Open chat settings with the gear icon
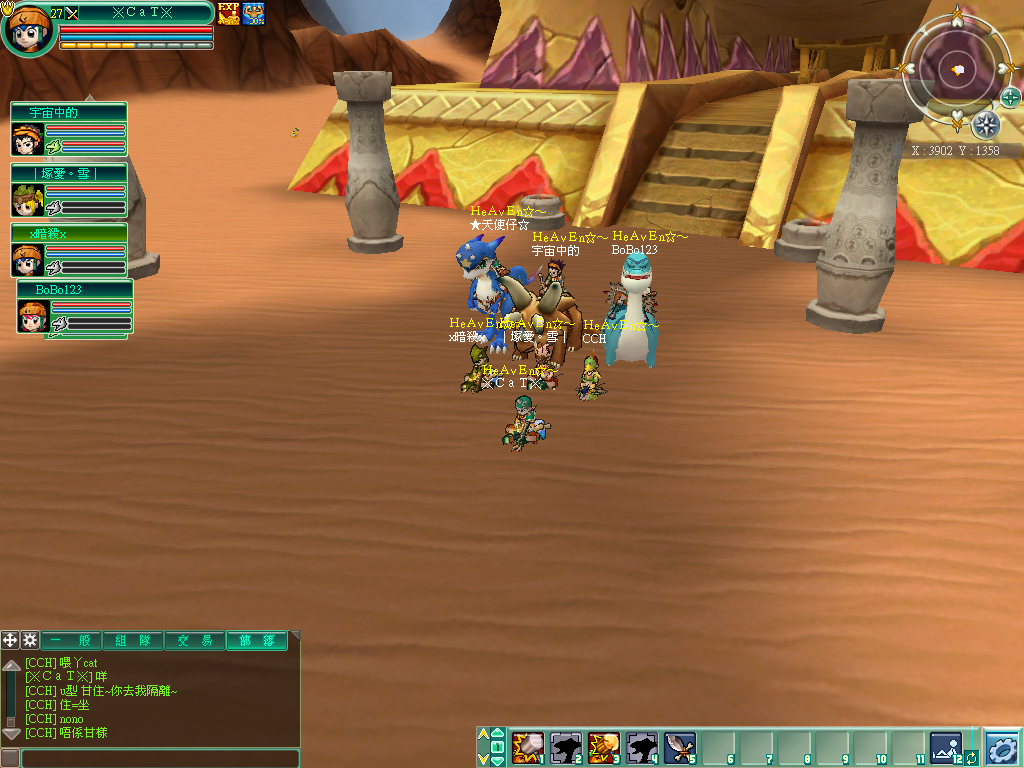 [x=30, y=640]
